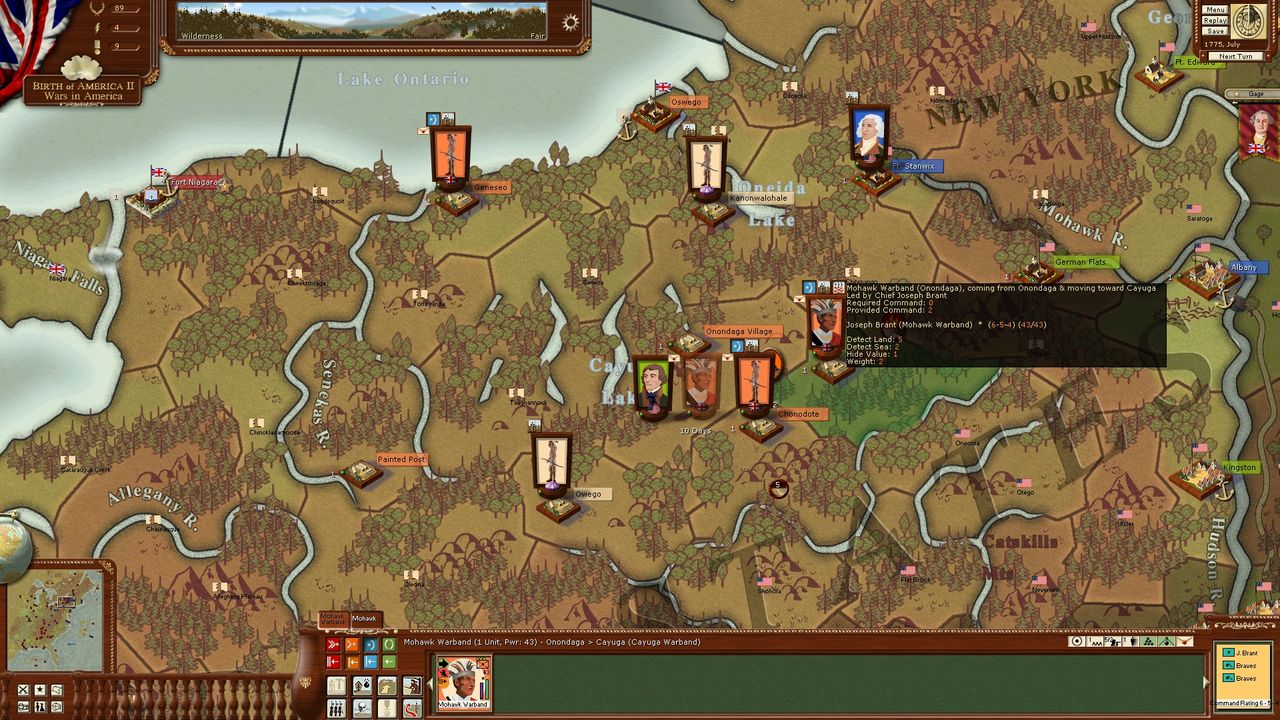Click the Replay button
This screenshot has height=720, width=1280.
click(1215, 21)
